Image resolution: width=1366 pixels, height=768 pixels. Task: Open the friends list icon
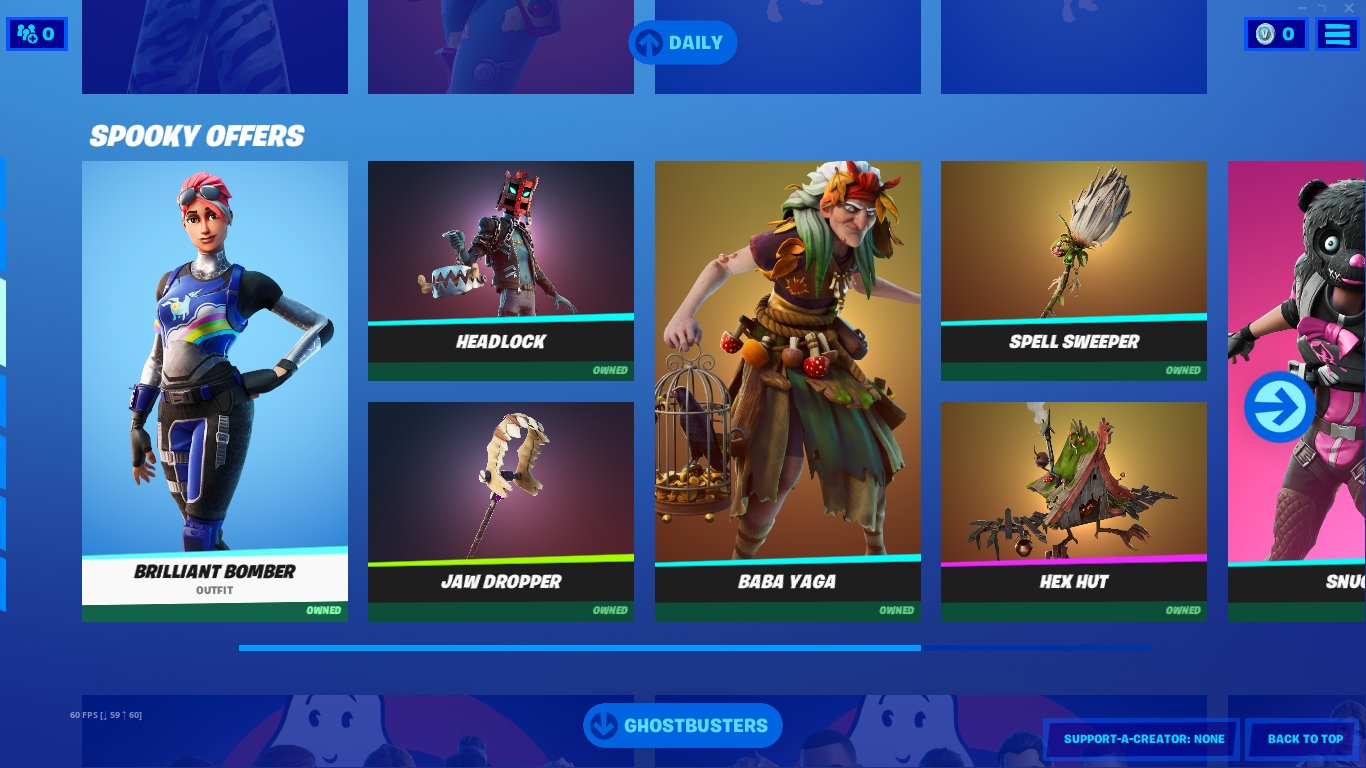coord(37,35)
